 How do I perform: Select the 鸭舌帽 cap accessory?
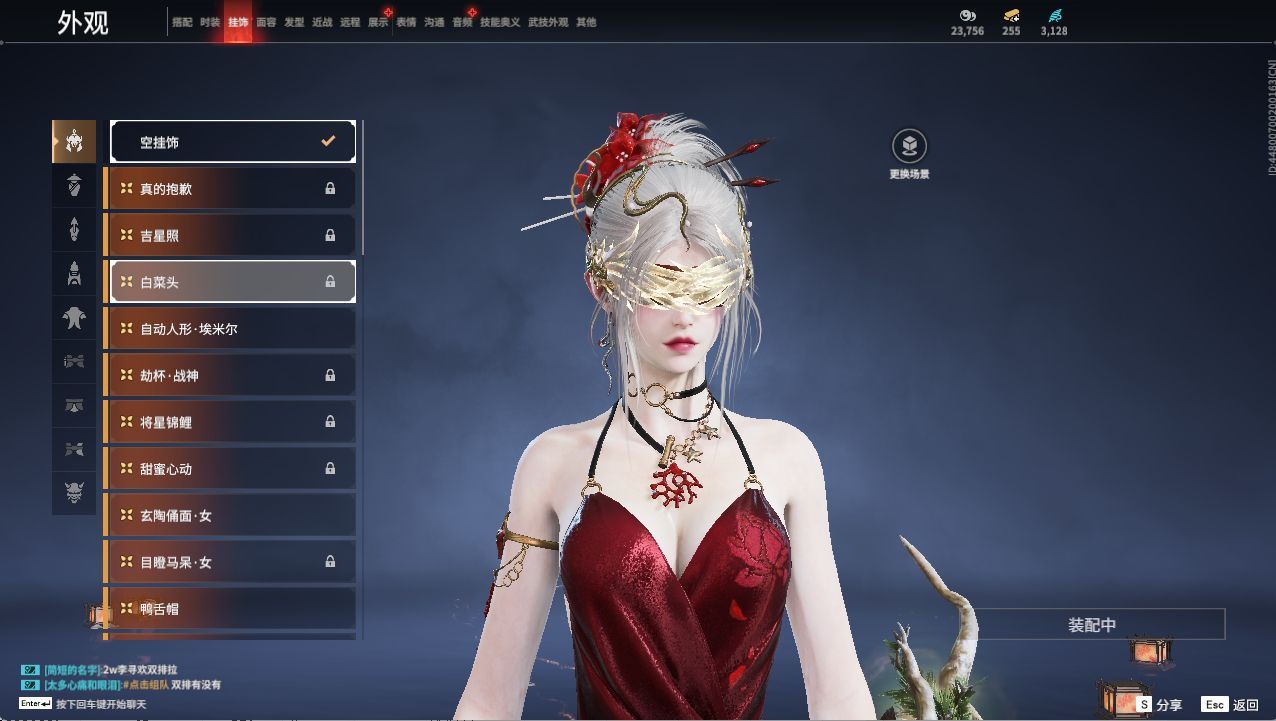[232, 608]
